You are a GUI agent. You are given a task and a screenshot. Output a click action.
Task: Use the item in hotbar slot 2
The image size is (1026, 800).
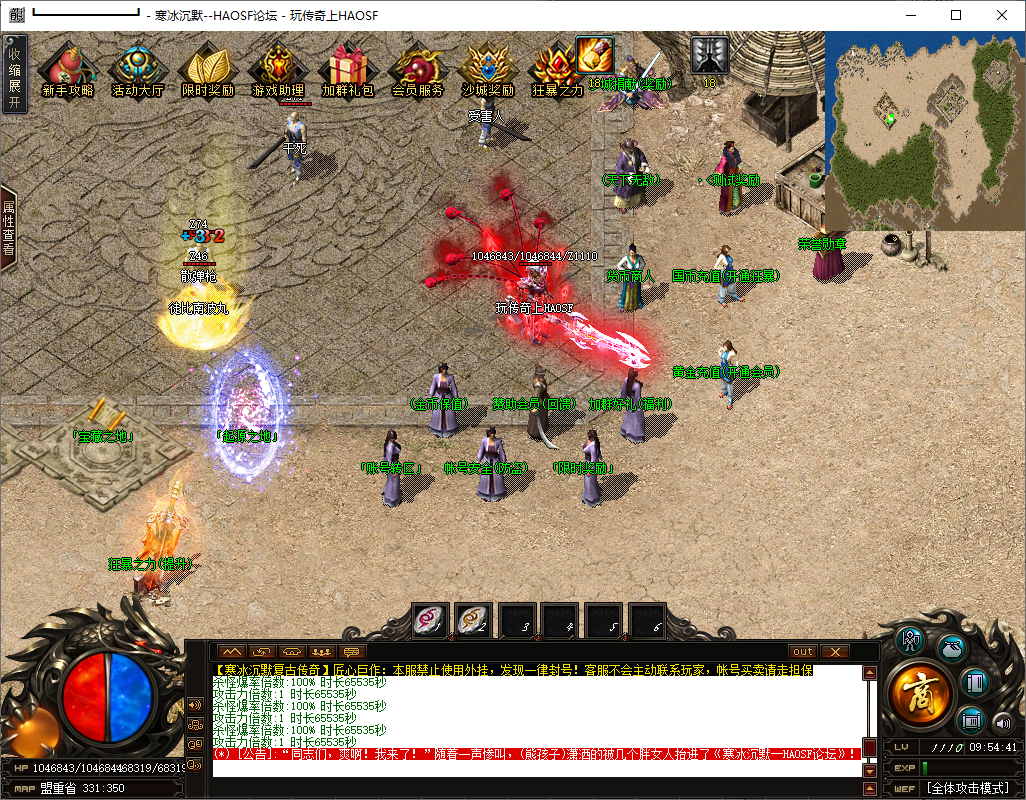[x=474, y=621]
